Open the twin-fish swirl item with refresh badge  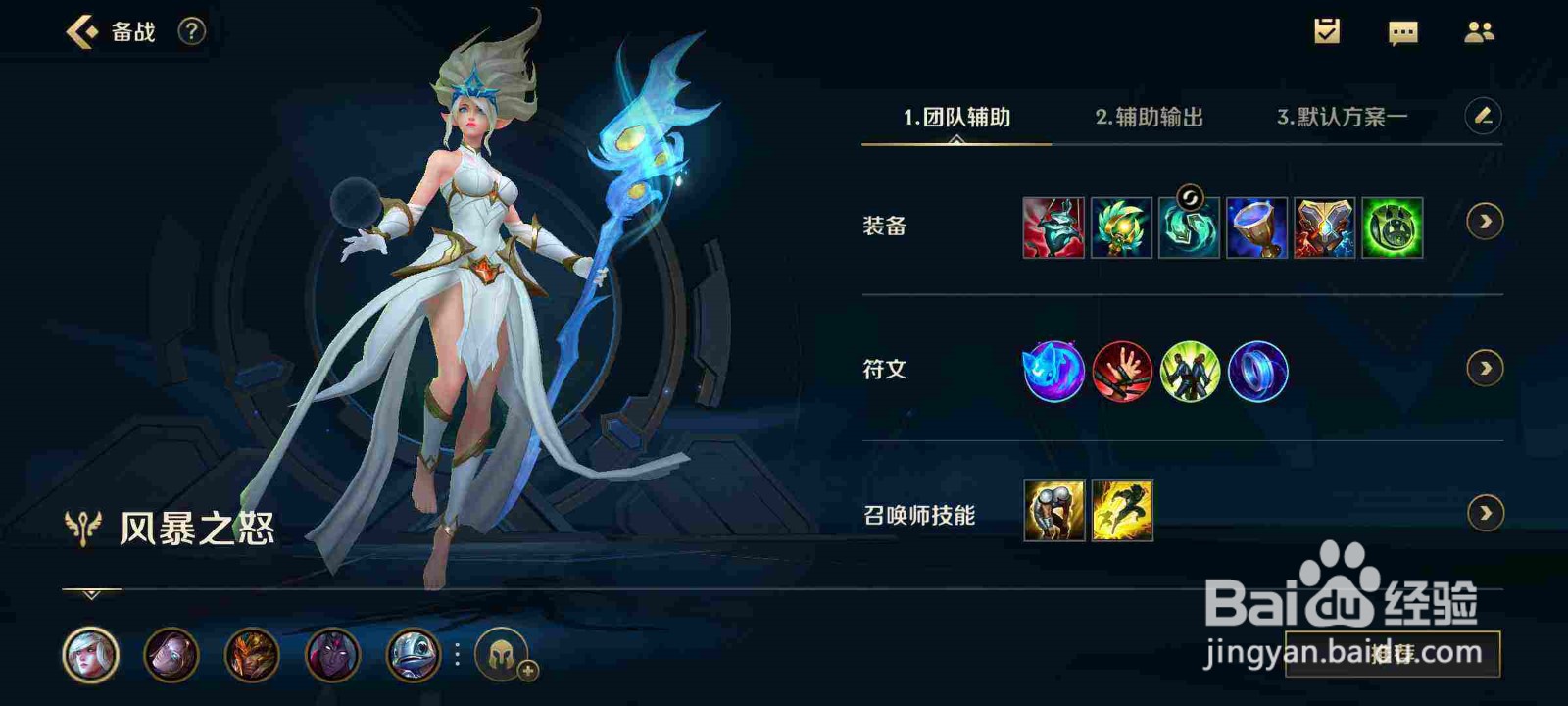(x=1189, y=227)
